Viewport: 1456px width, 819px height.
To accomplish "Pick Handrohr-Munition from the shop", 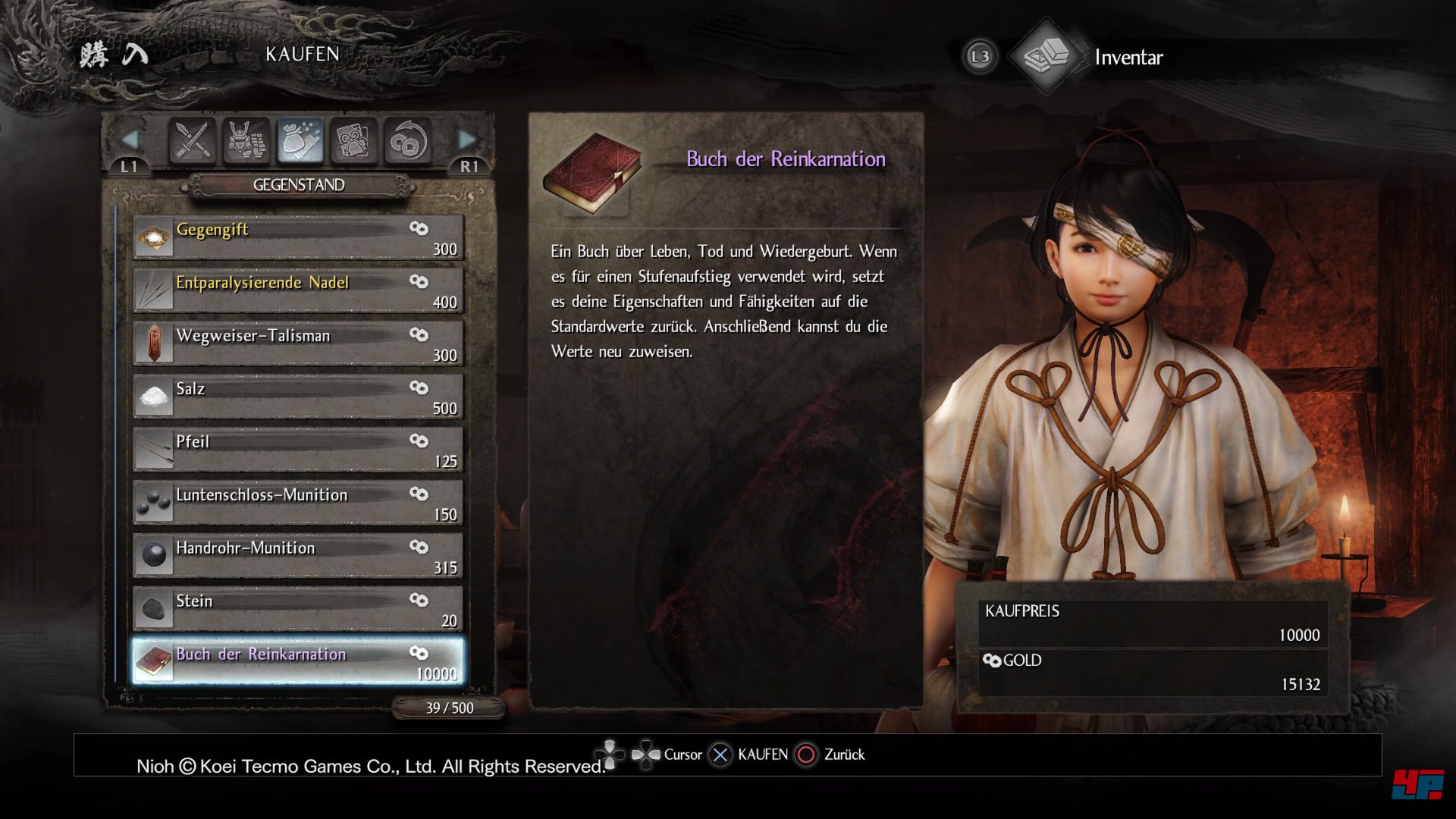I will tap(298, 556).
